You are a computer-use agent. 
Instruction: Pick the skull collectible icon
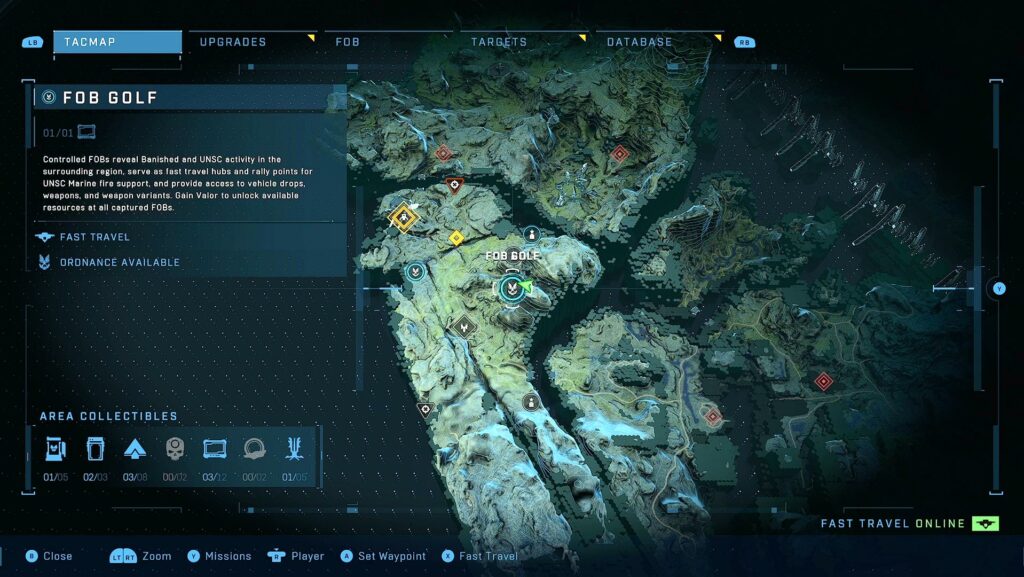175,448
